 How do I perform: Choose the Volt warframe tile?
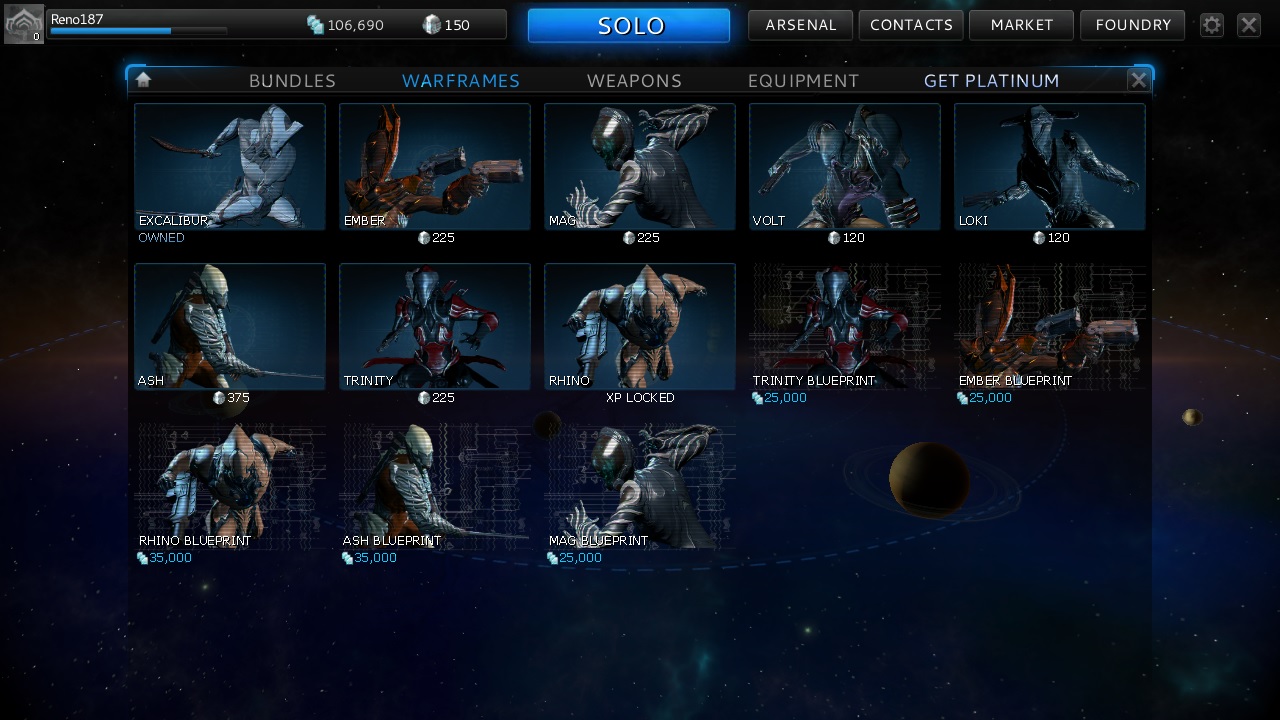coord(844,167)
